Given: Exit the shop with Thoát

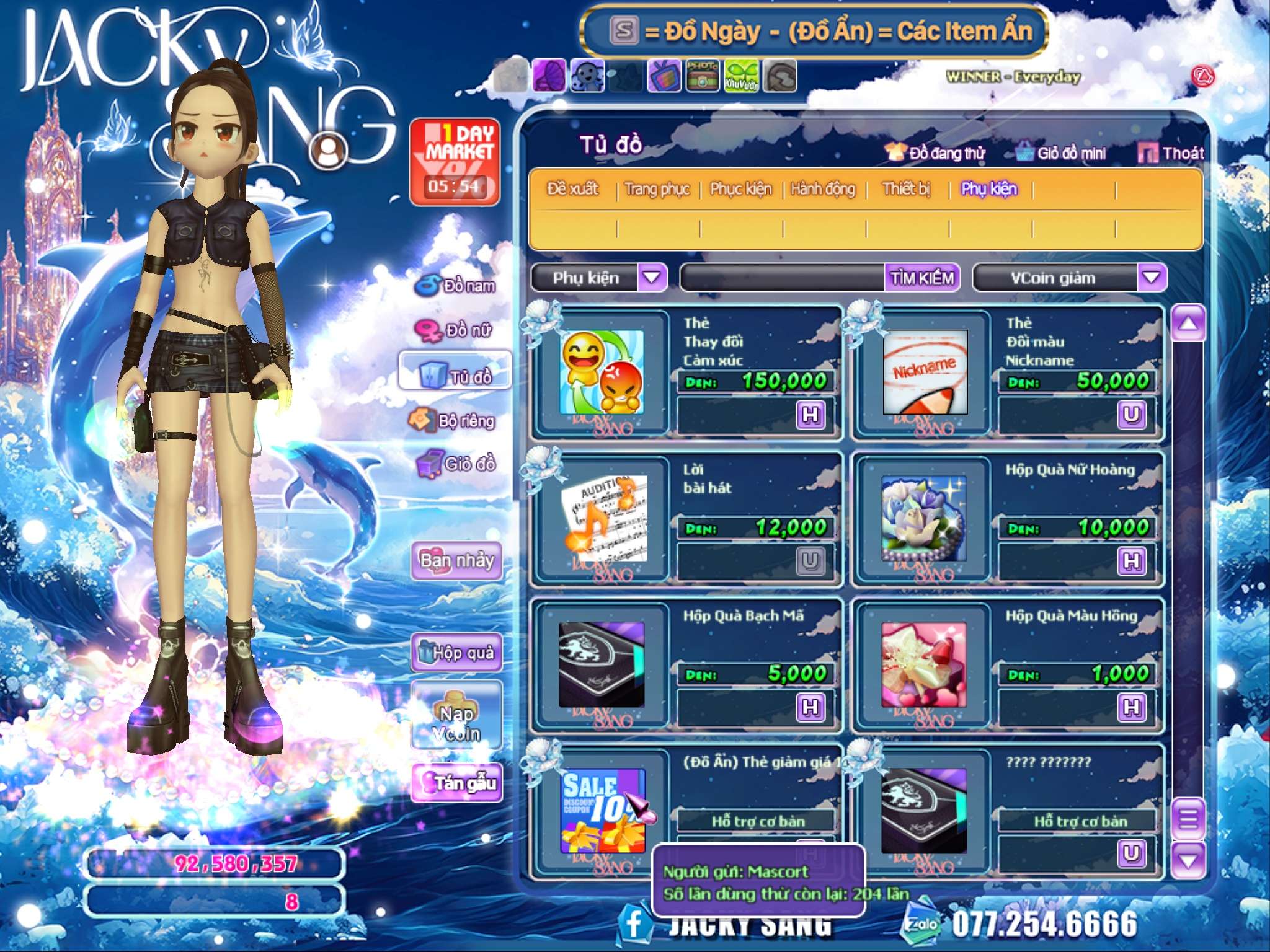Looking at the screenshot, I should [1172, 153].
